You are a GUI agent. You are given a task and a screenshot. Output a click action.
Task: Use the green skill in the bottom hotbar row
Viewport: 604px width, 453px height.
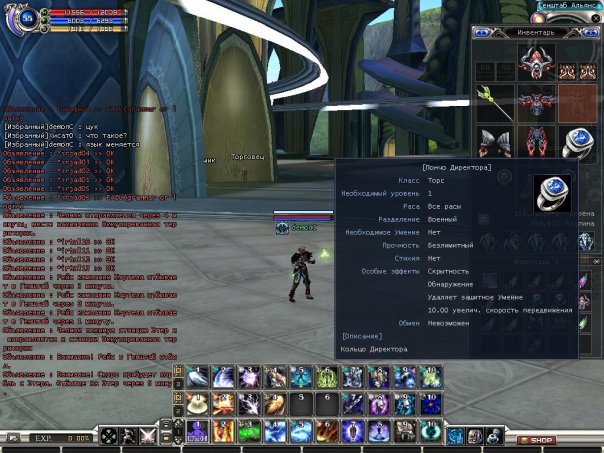249,430
